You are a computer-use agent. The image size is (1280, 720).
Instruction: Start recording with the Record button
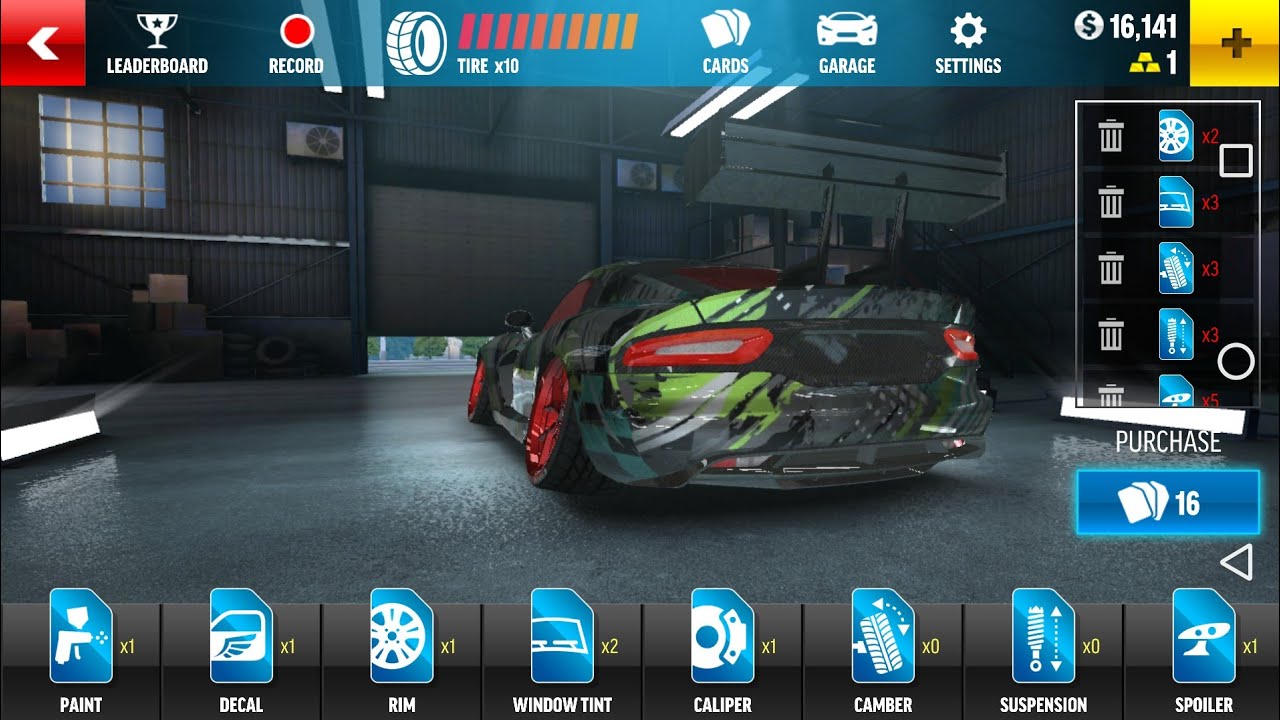coord(296,45)
